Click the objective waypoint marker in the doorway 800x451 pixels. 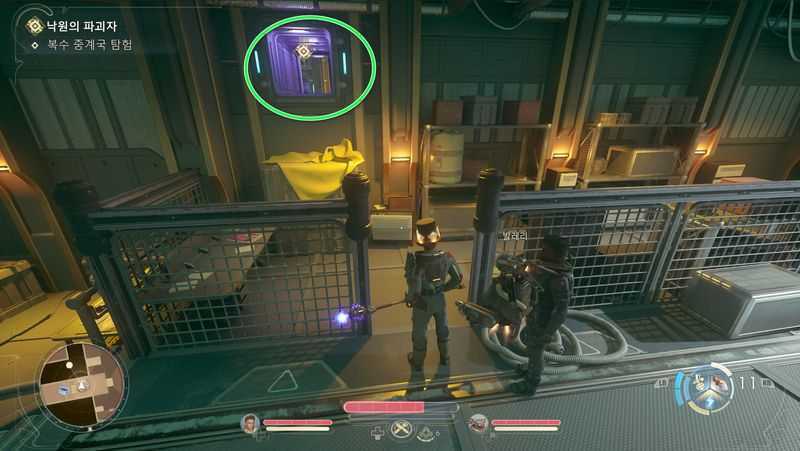tap(304, 50)
